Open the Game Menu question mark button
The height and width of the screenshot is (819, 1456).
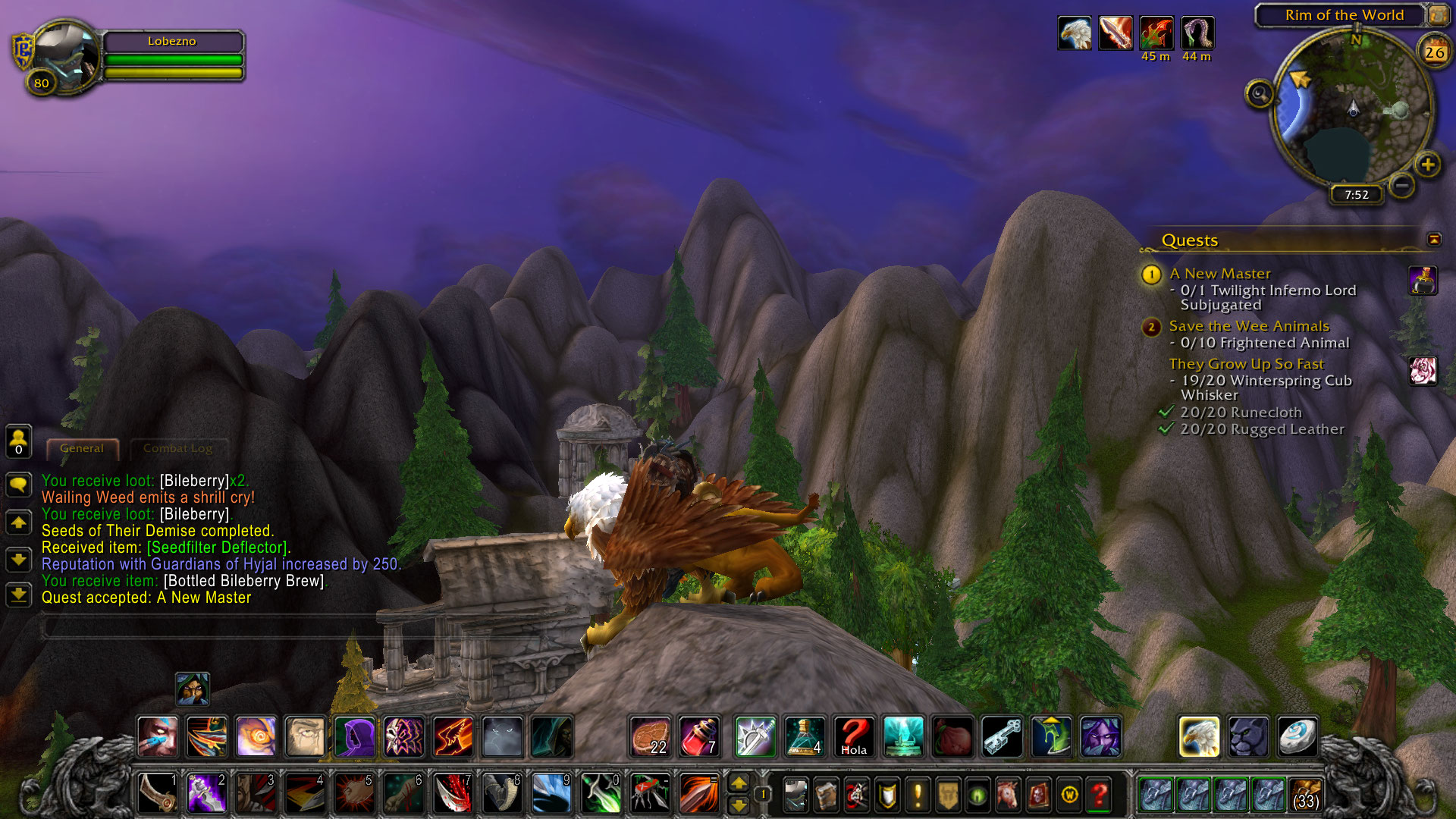click(x=1099, y=795)
